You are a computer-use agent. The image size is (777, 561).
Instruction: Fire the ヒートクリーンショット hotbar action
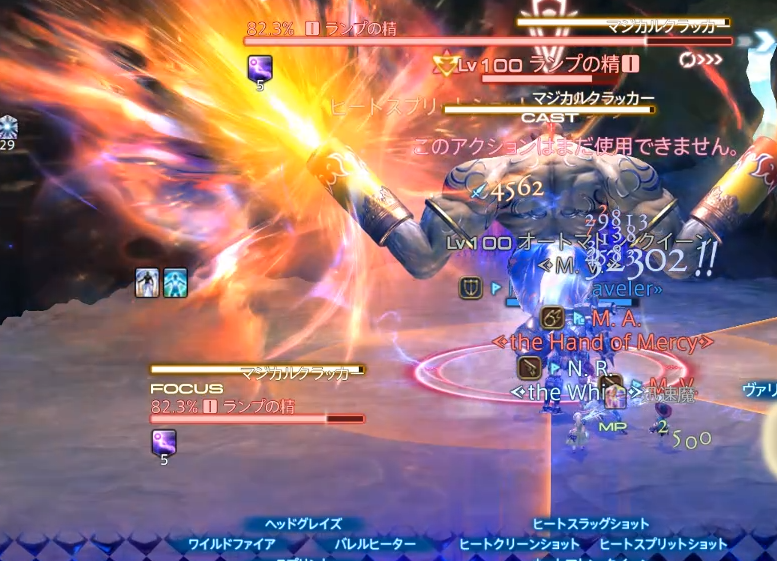pos(519,544)
